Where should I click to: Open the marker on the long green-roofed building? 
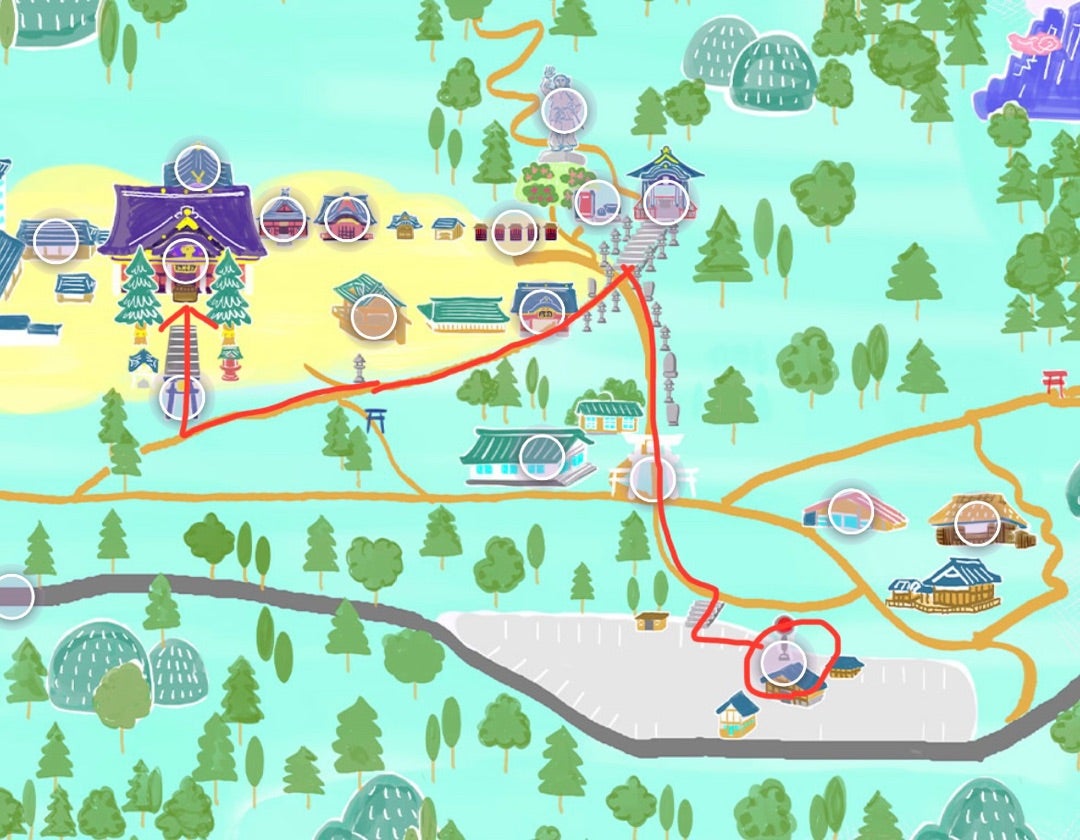click(x=542, y=456)
